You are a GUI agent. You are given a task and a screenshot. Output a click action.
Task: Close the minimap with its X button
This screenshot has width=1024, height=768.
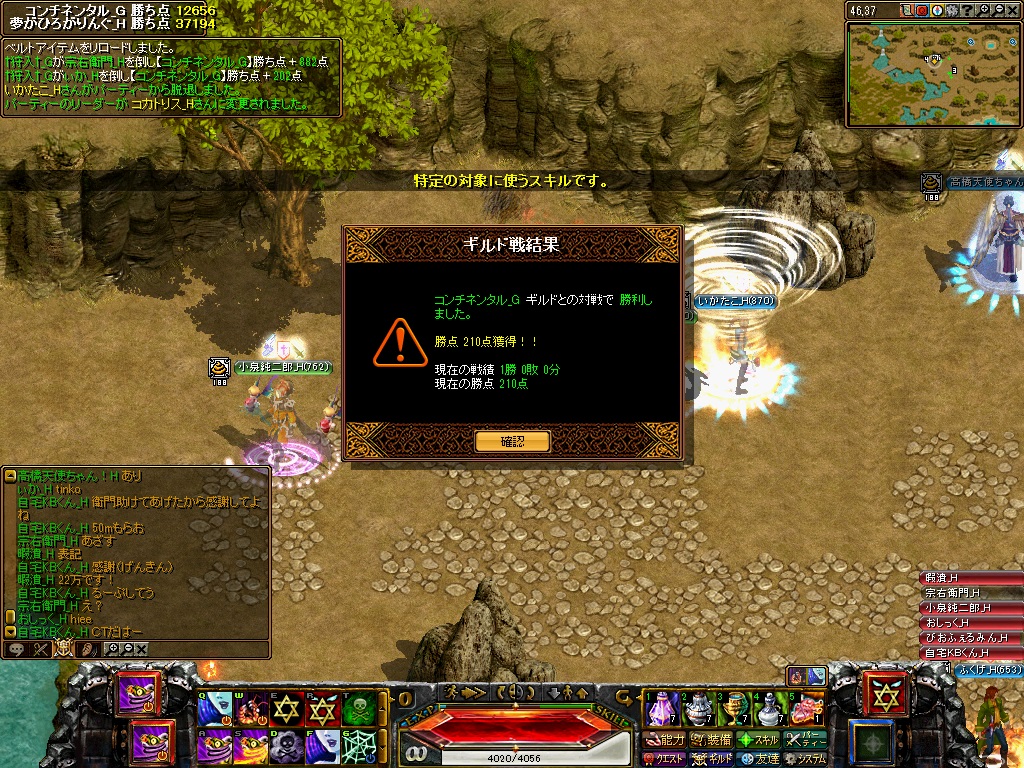(x=1016, y=10)
